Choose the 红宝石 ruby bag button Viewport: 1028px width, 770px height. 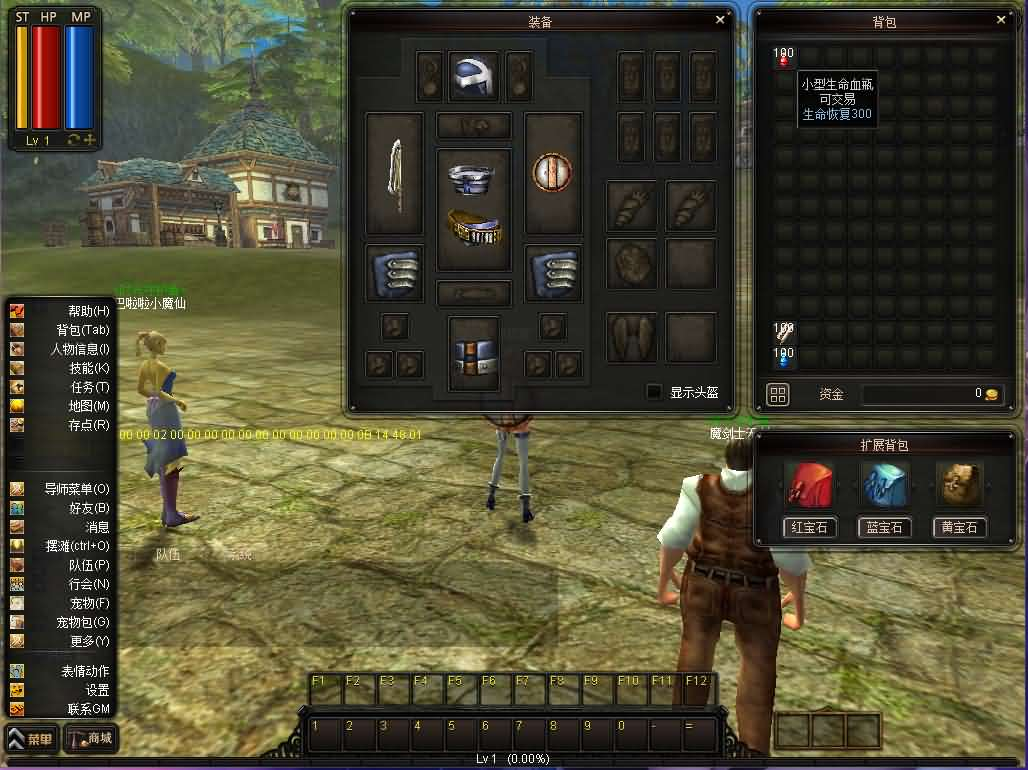coord(809,527)
